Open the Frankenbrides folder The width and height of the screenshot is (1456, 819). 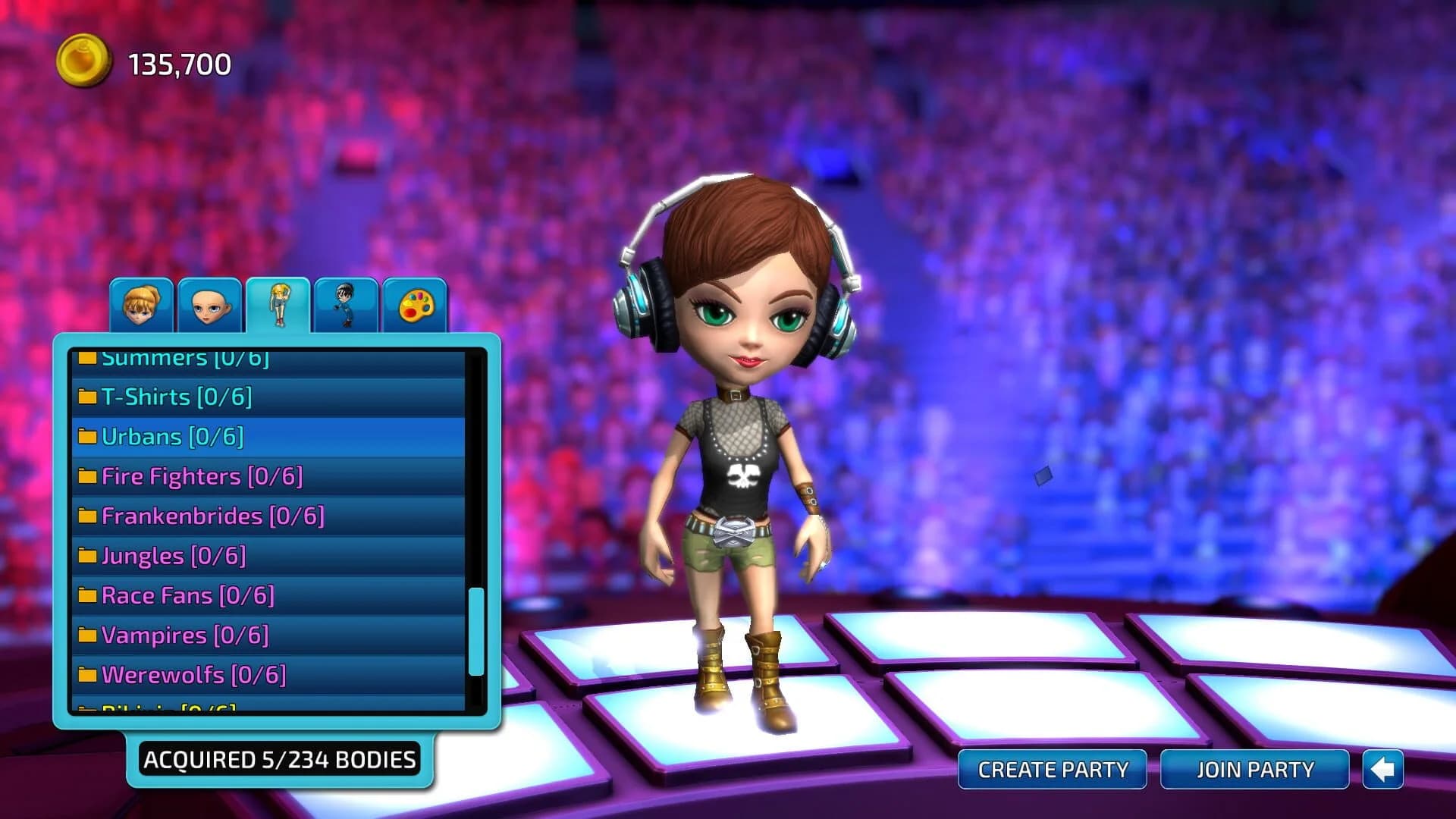pyautogui.click(x=212, y=516)
